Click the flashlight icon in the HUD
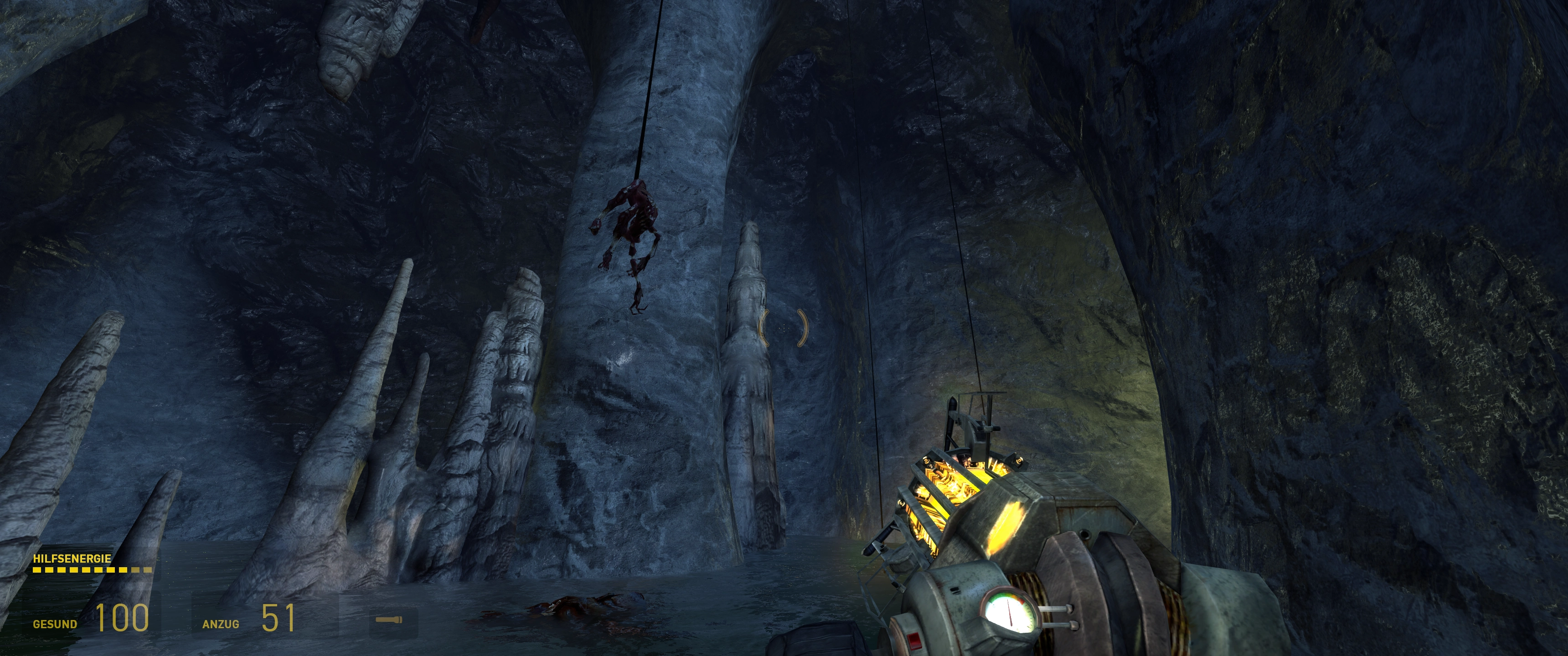1568x656 pixels. [388, 620]
